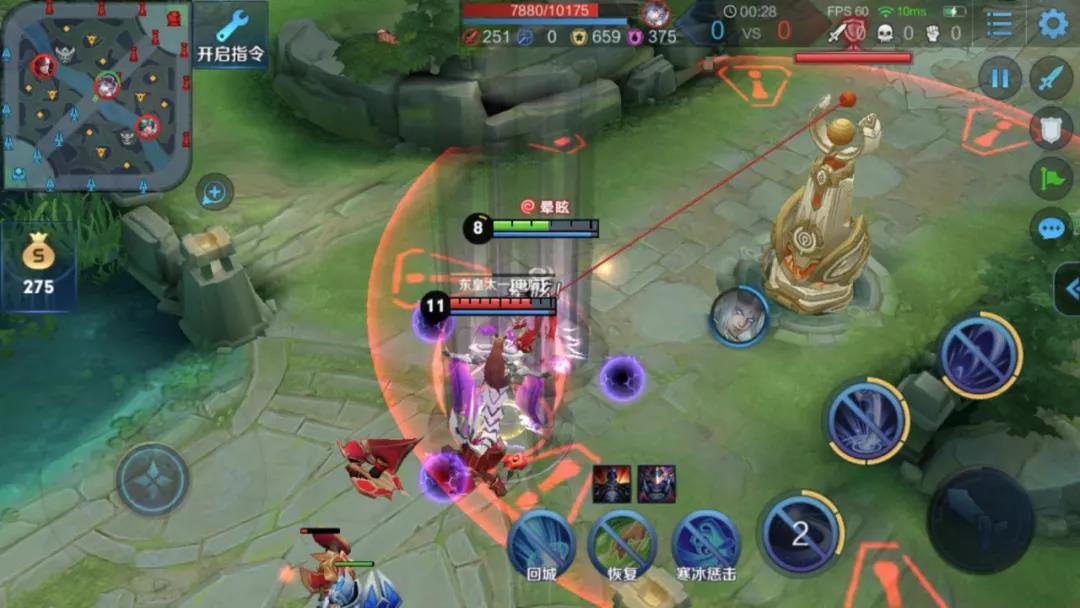Activate the 回城 recall skill
This screenshot has height=608, width=1080.
pos(540,544)
